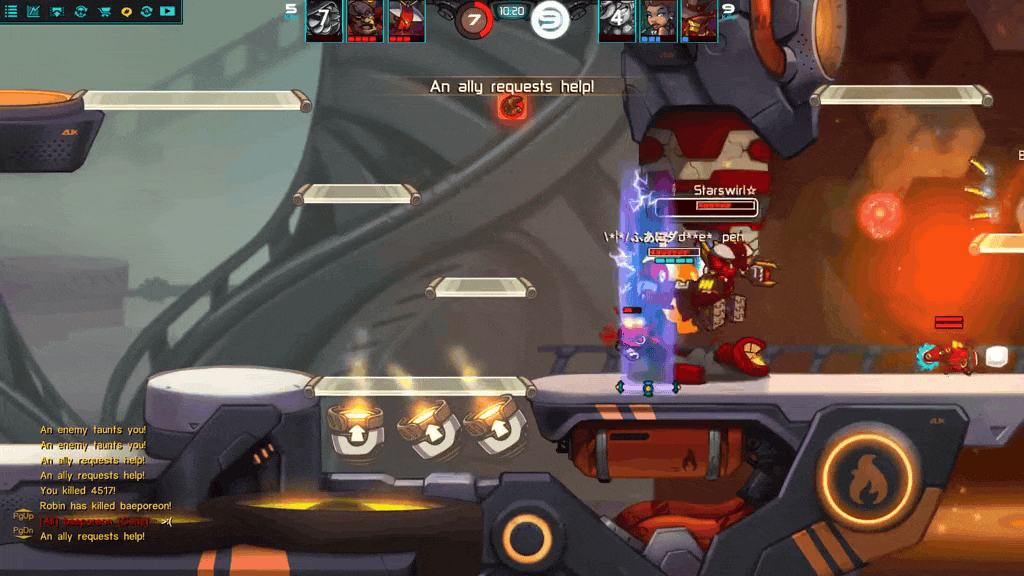Image resolution: width=1024 pixels, height=576 pixels.
Task: Choose the dark-haired woman portrait on right team
Action: pyautogui.click(x=658, y=19)
